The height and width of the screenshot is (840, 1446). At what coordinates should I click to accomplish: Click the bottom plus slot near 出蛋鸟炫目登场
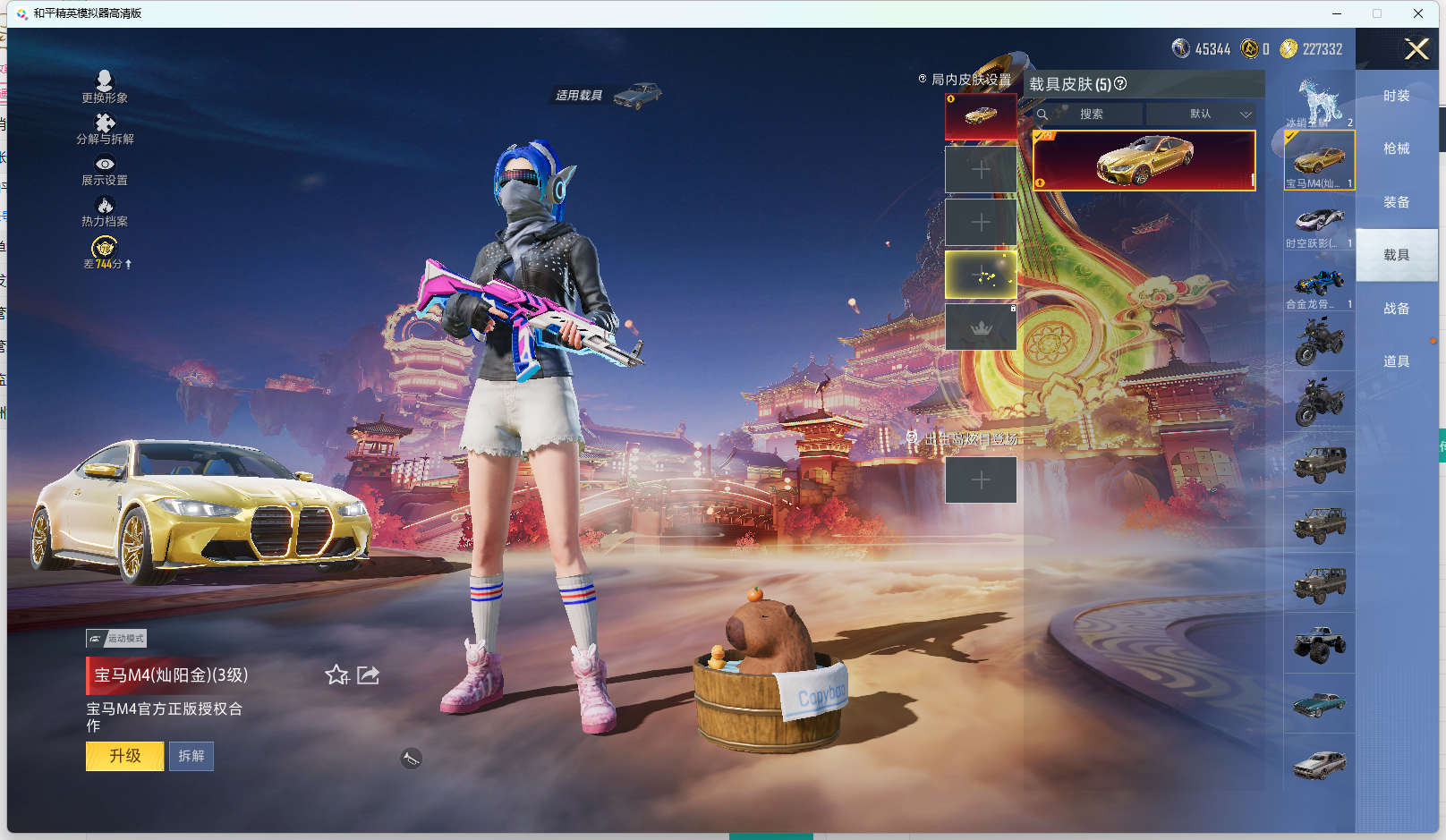[980, 479]
